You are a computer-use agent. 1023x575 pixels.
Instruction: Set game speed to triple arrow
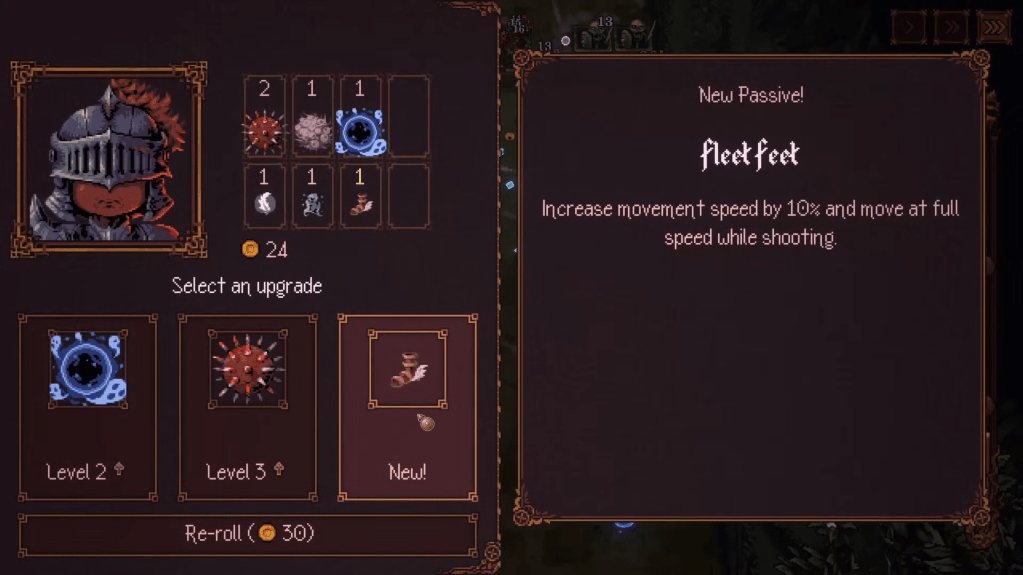click(993, 28)
